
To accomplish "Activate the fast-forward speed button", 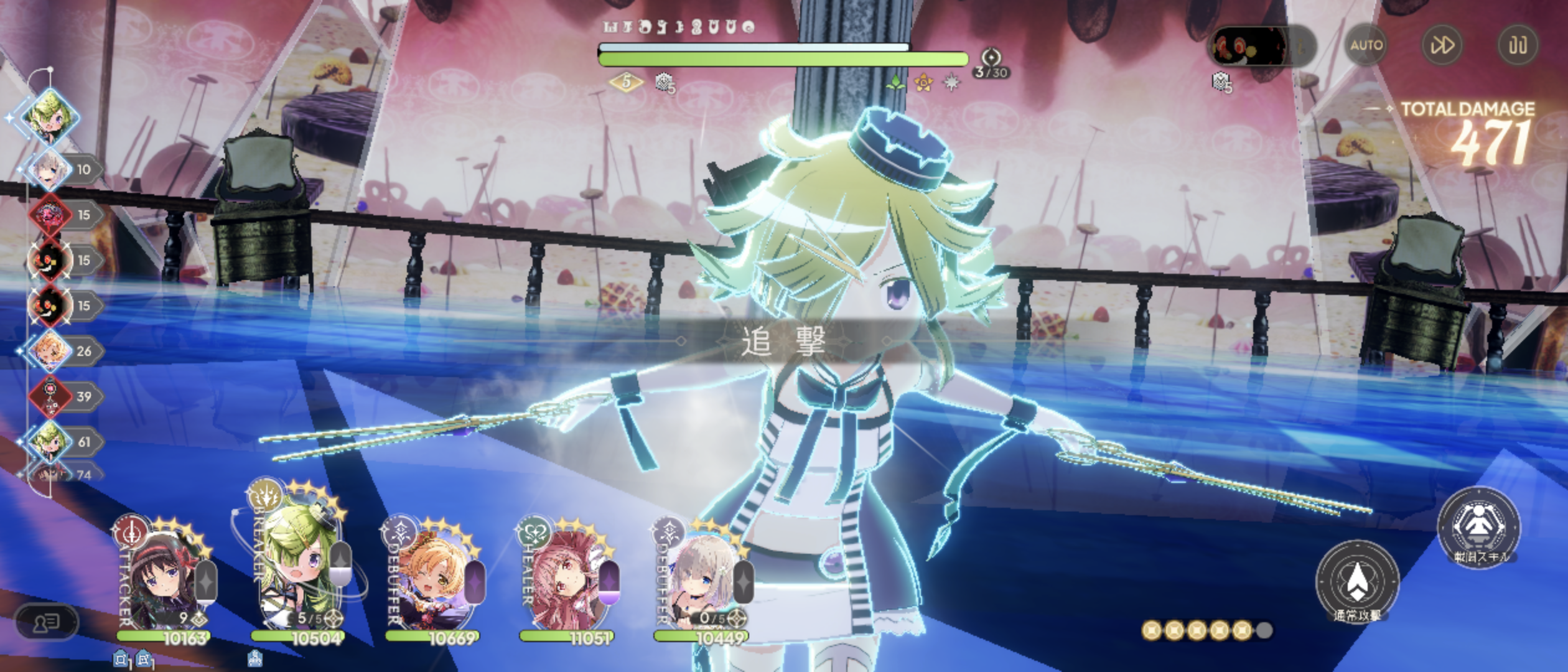I will click(x=1442, y=45).
